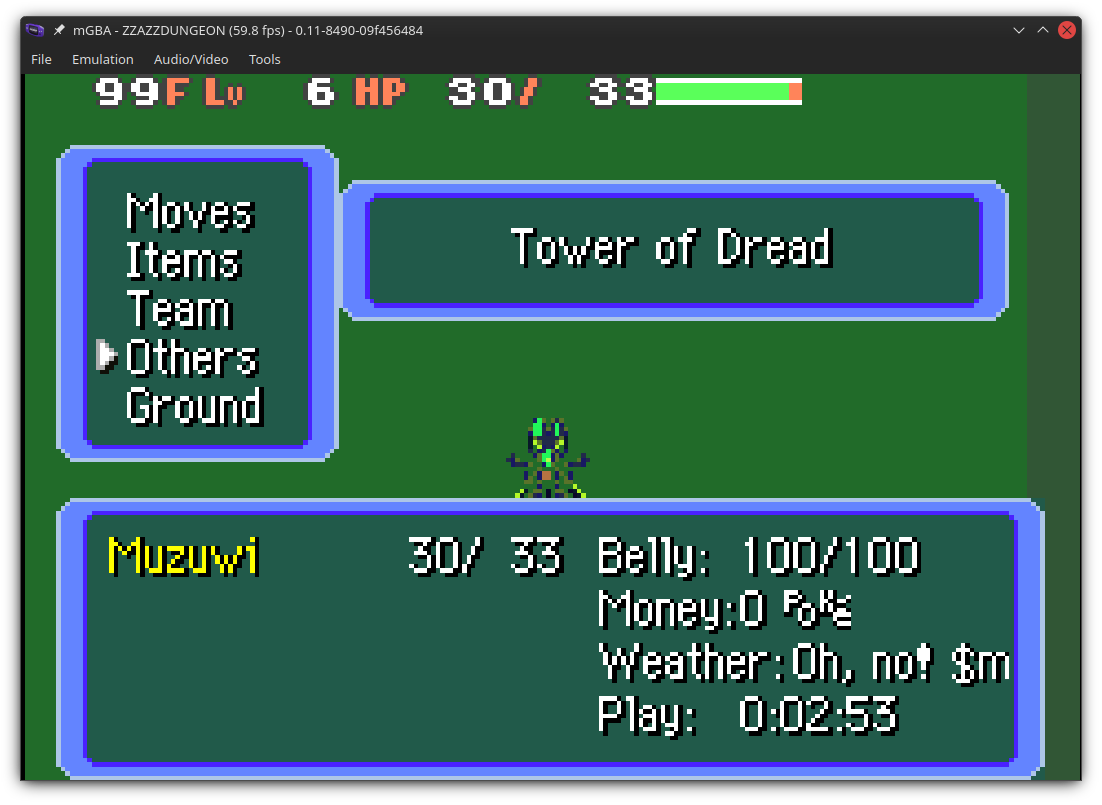
Task: Open the Items menu entry
Action: click(x=183, y=260)
